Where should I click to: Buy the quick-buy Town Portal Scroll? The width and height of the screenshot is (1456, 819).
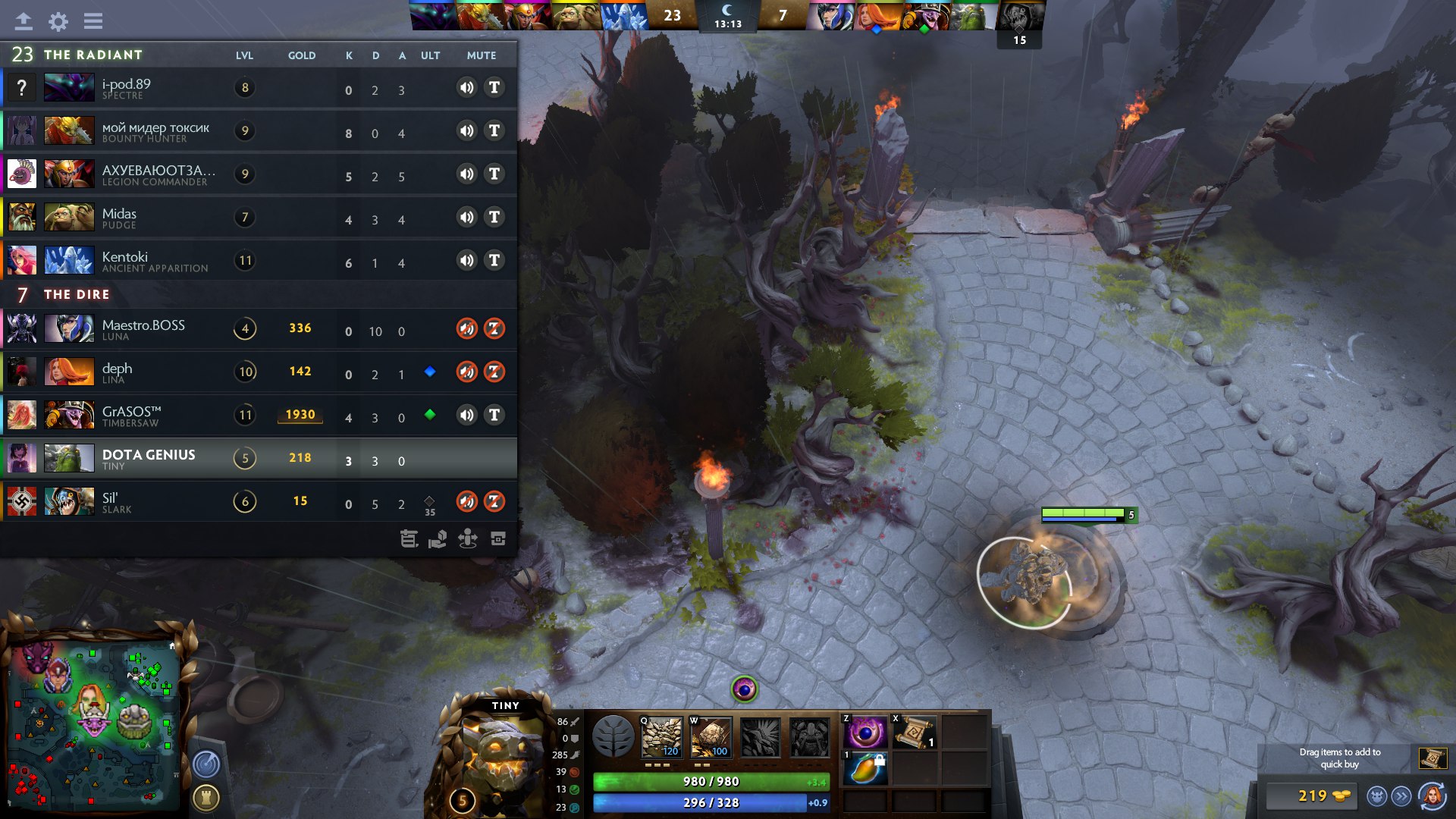(1432, 758)
